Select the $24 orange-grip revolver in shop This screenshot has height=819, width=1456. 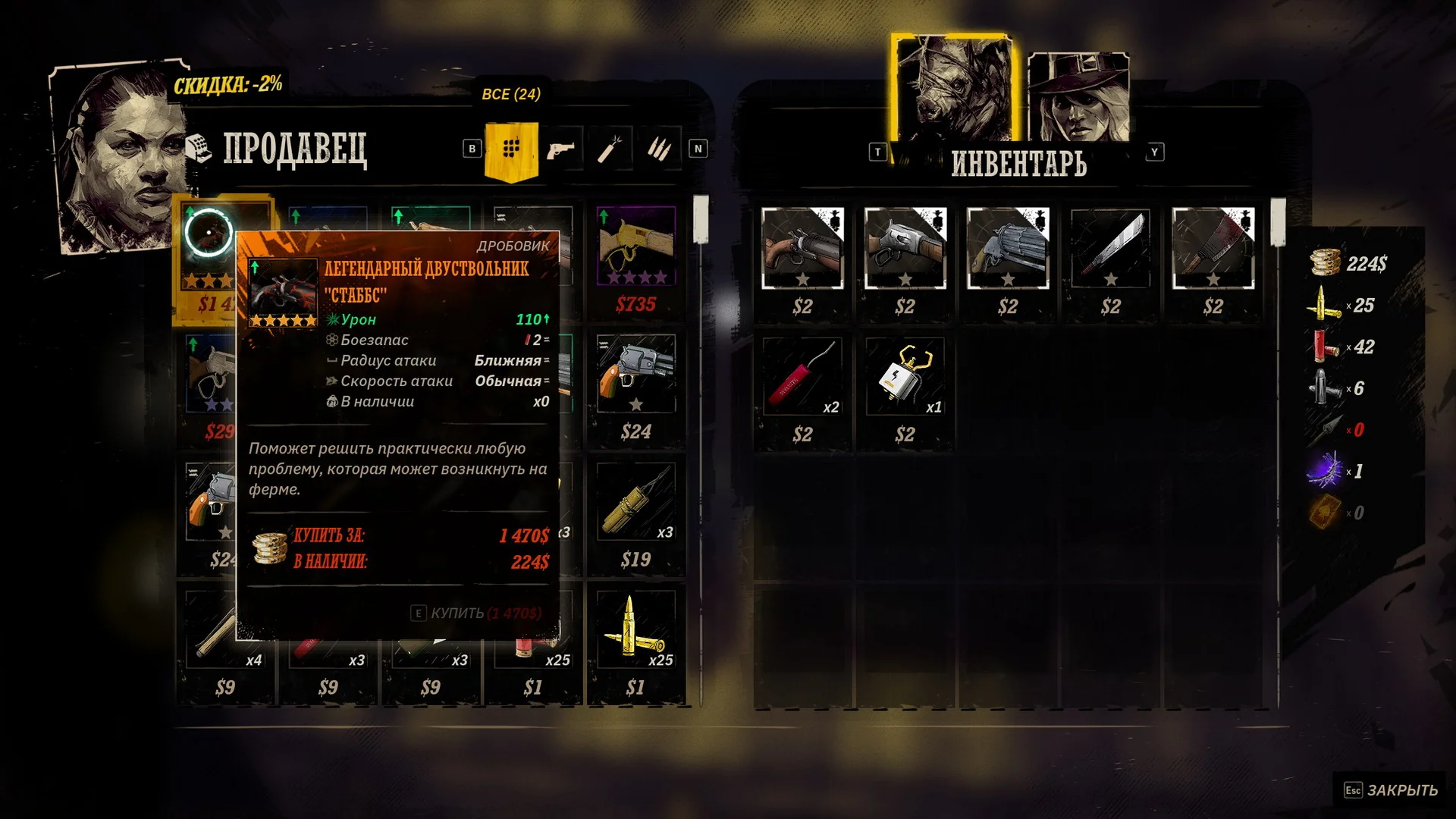click(x=635, y=375)
